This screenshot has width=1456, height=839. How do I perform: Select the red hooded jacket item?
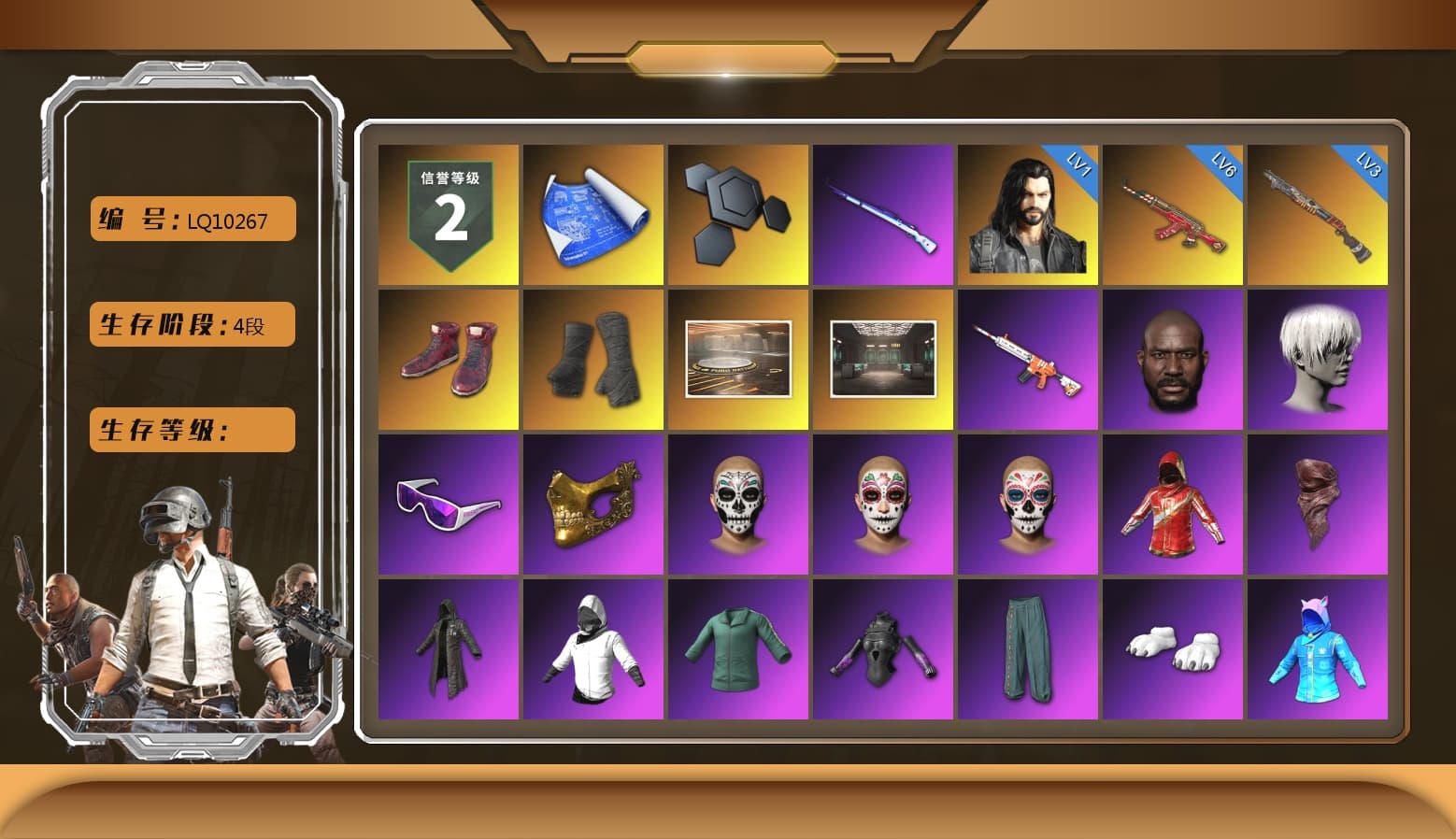(1174, 505)
